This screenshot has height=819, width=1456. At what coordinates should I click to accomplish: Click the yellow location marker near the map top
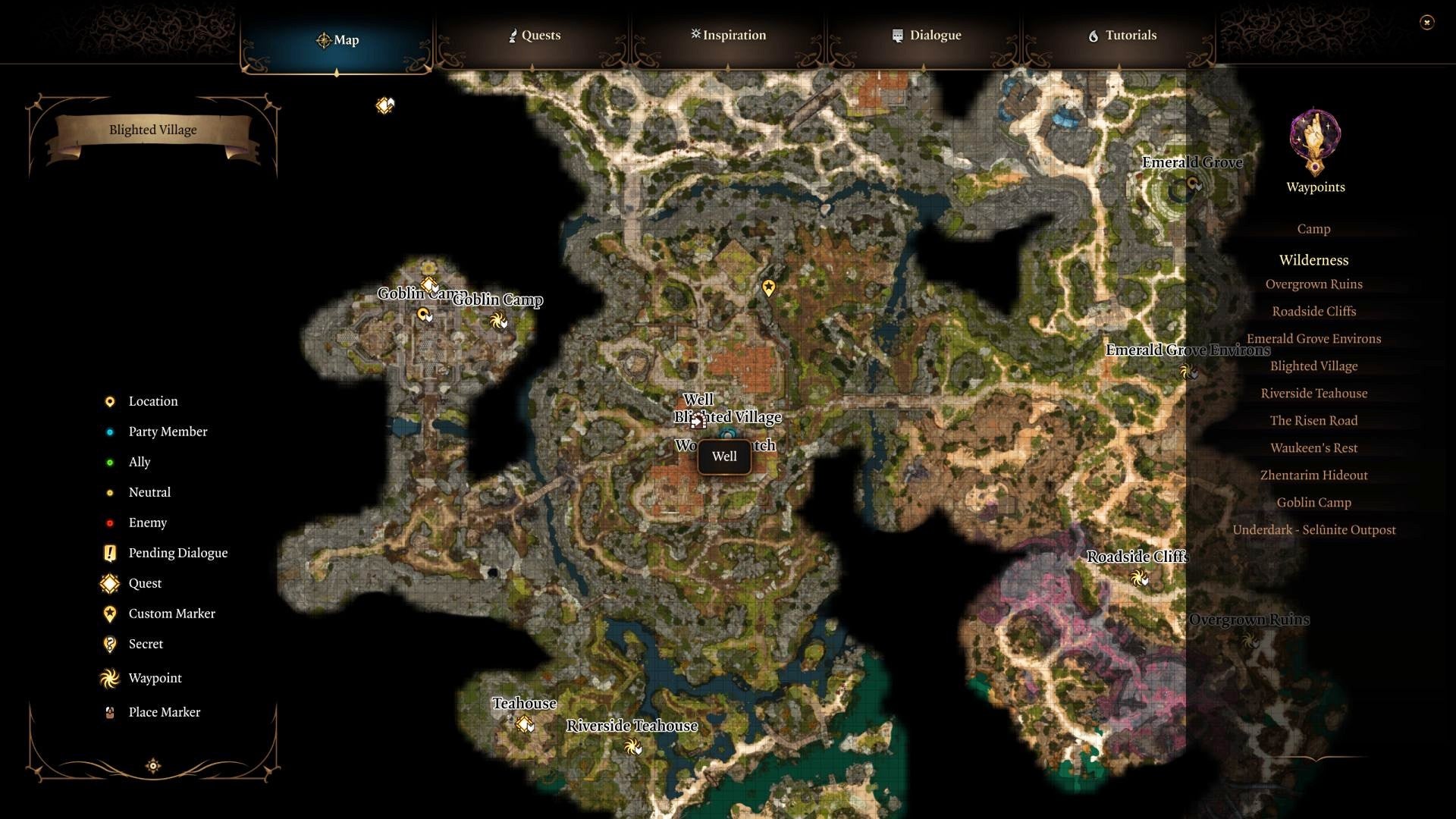click(768, 288)
